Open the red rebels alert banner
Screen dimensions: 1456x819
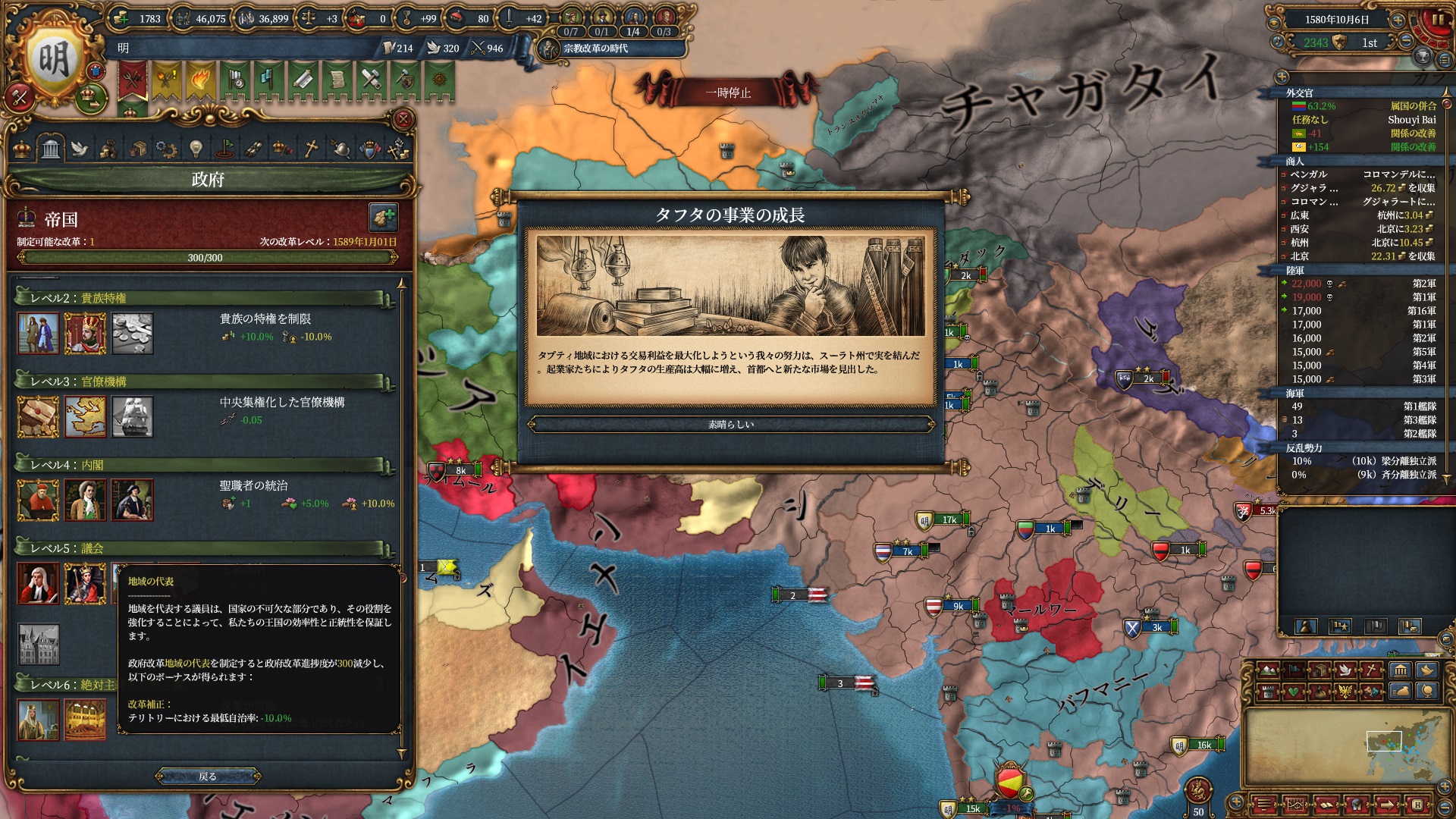coord(133,80)
